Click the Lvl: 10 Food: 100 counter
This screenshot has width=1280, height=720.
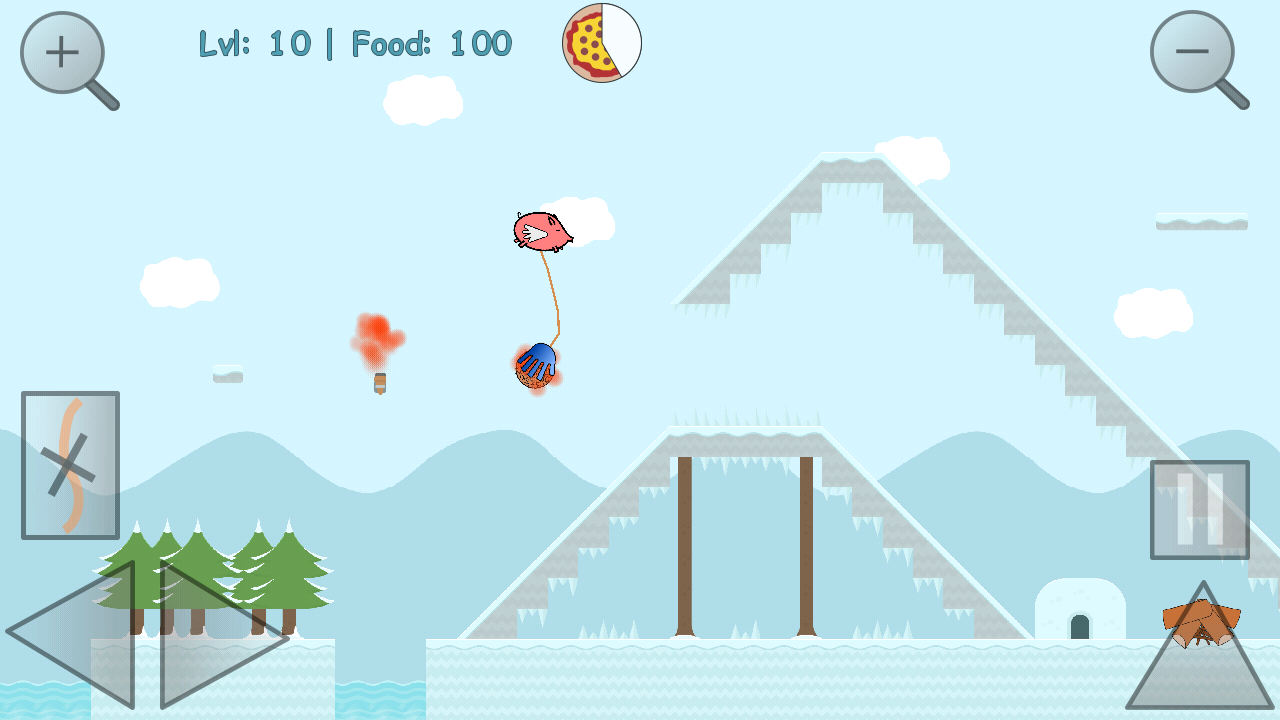click(x=355, y=43)
